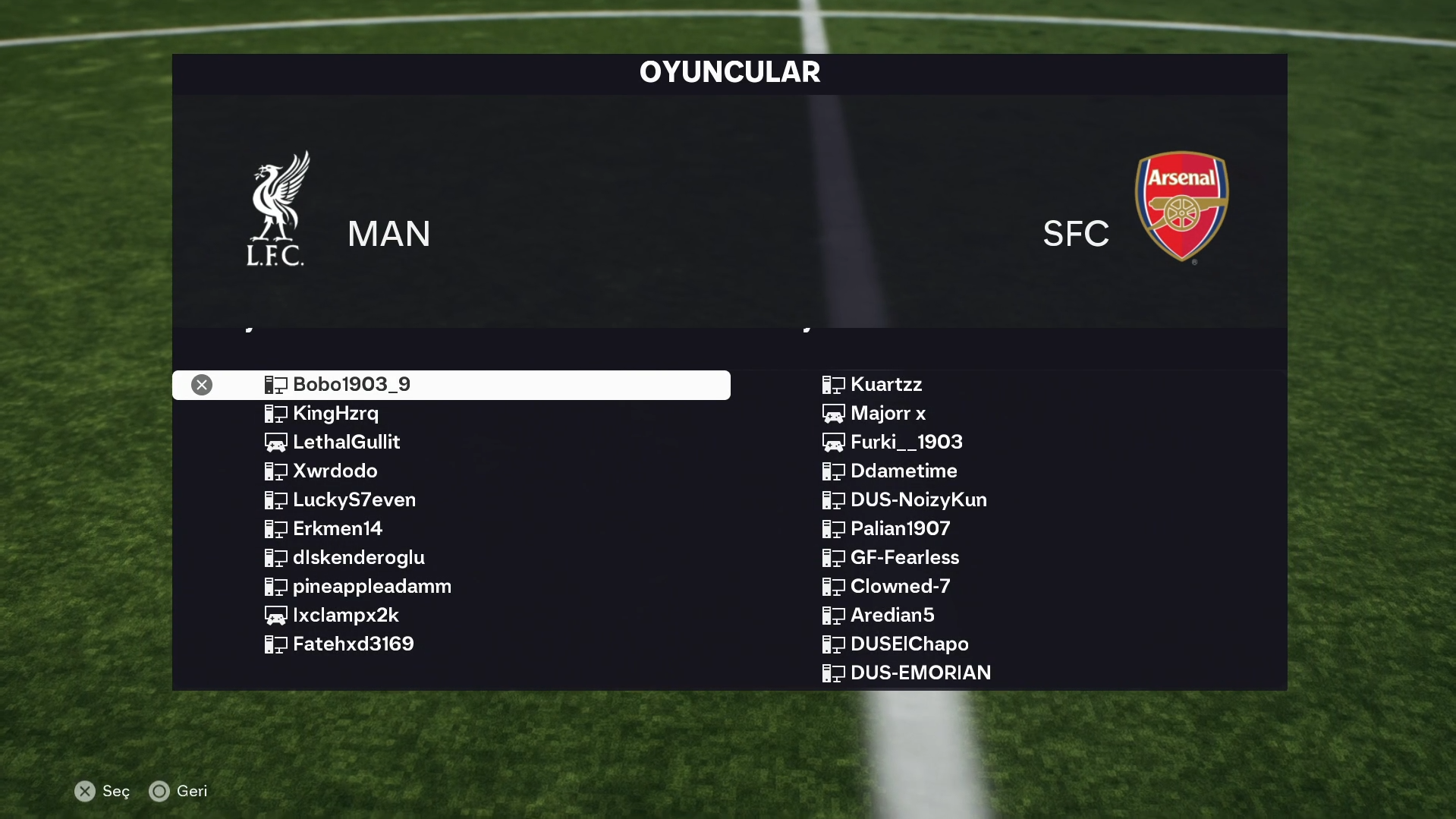
Task: Select LethalGullit player row
Action: coord(346,443)
